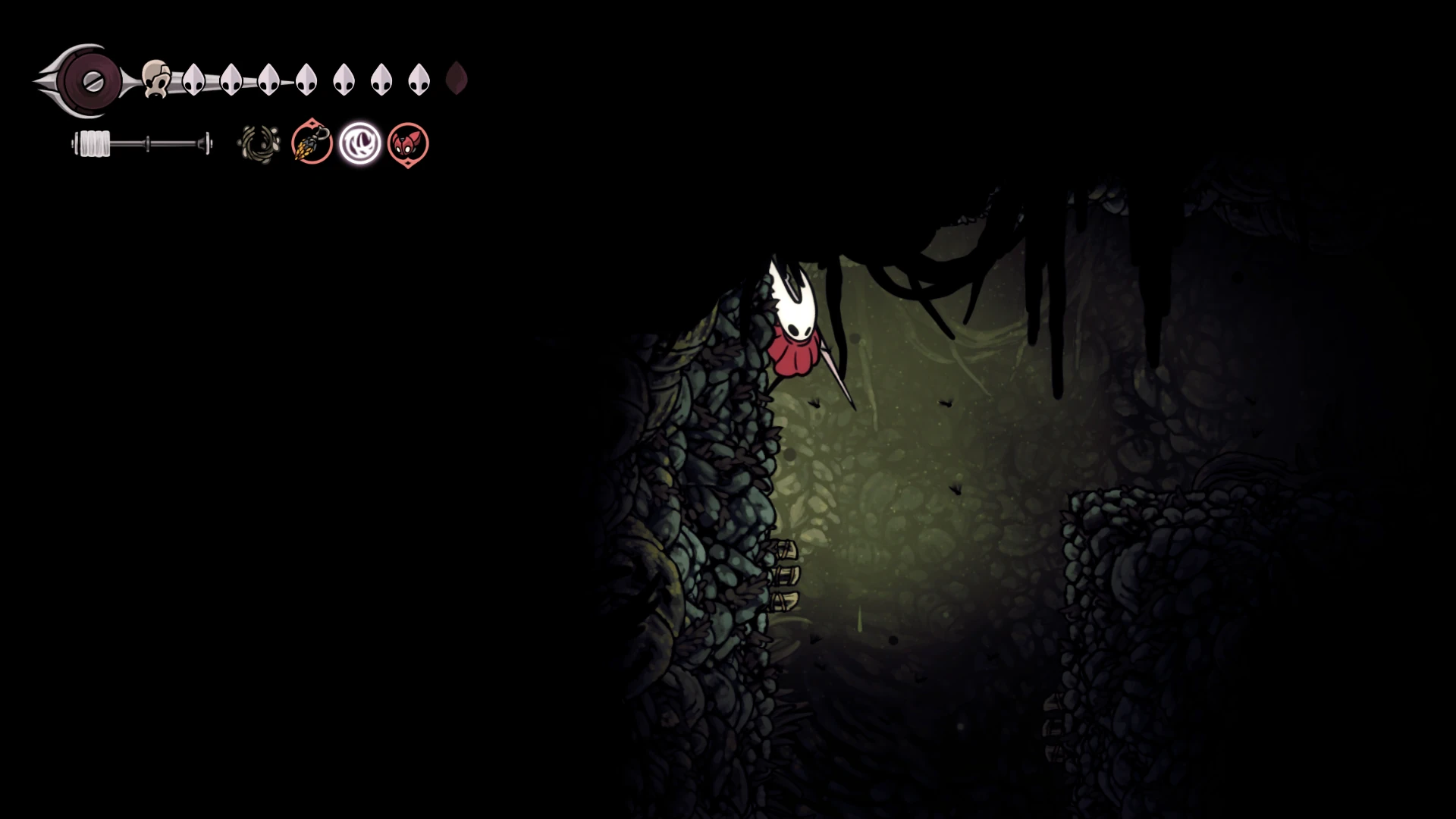Select the twisted thorn wreath icon

pos(259,143)
